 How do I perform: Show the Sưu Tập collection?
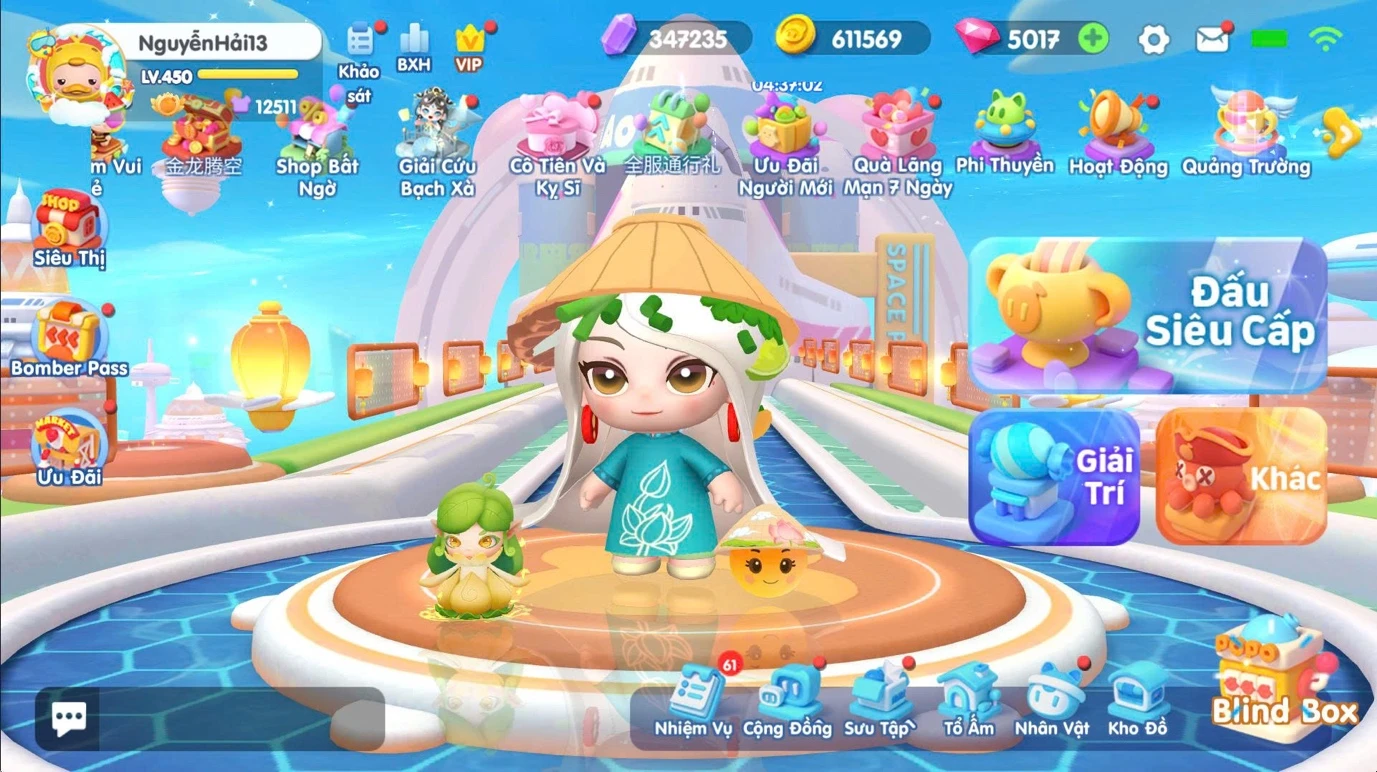pos(878,701)
